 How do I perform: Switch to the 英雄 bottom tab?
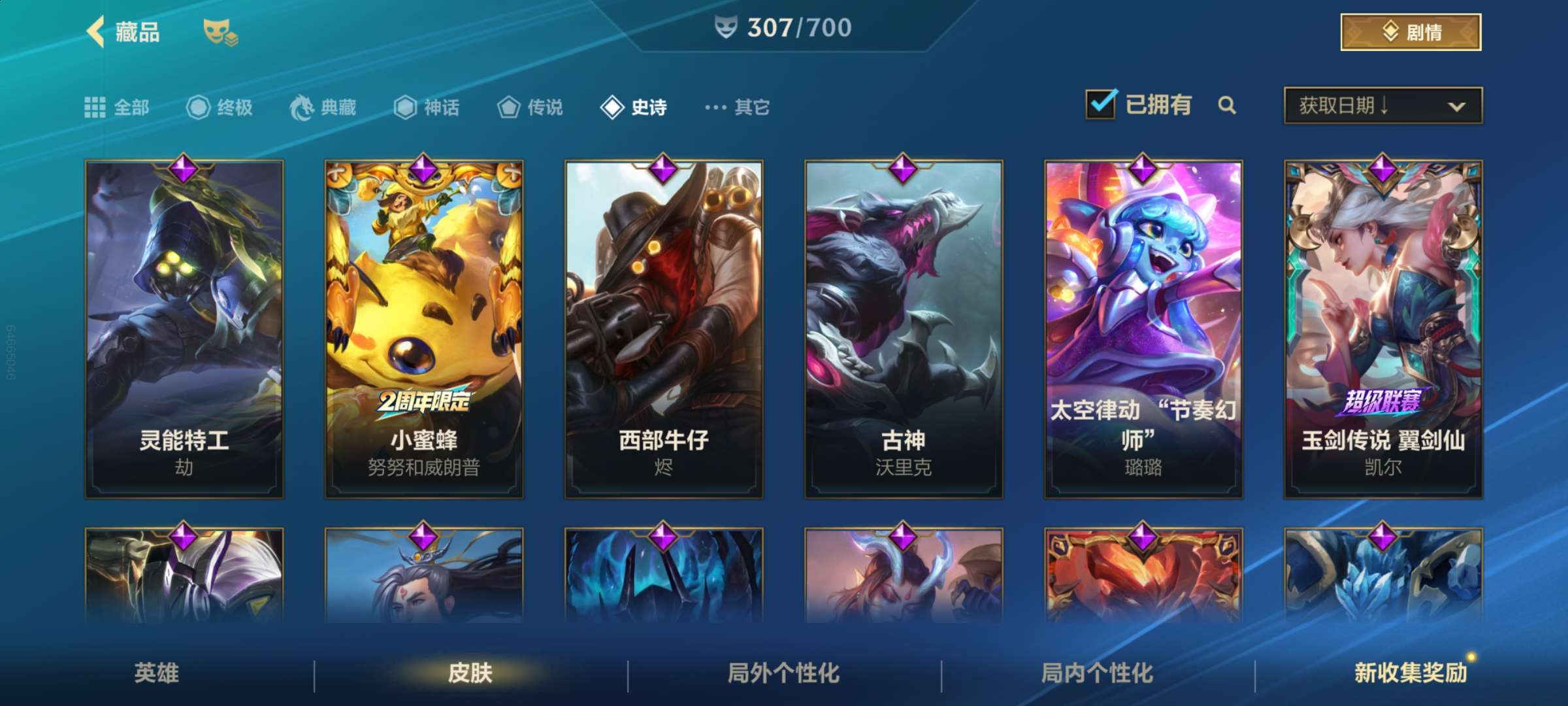coord(157,673)
